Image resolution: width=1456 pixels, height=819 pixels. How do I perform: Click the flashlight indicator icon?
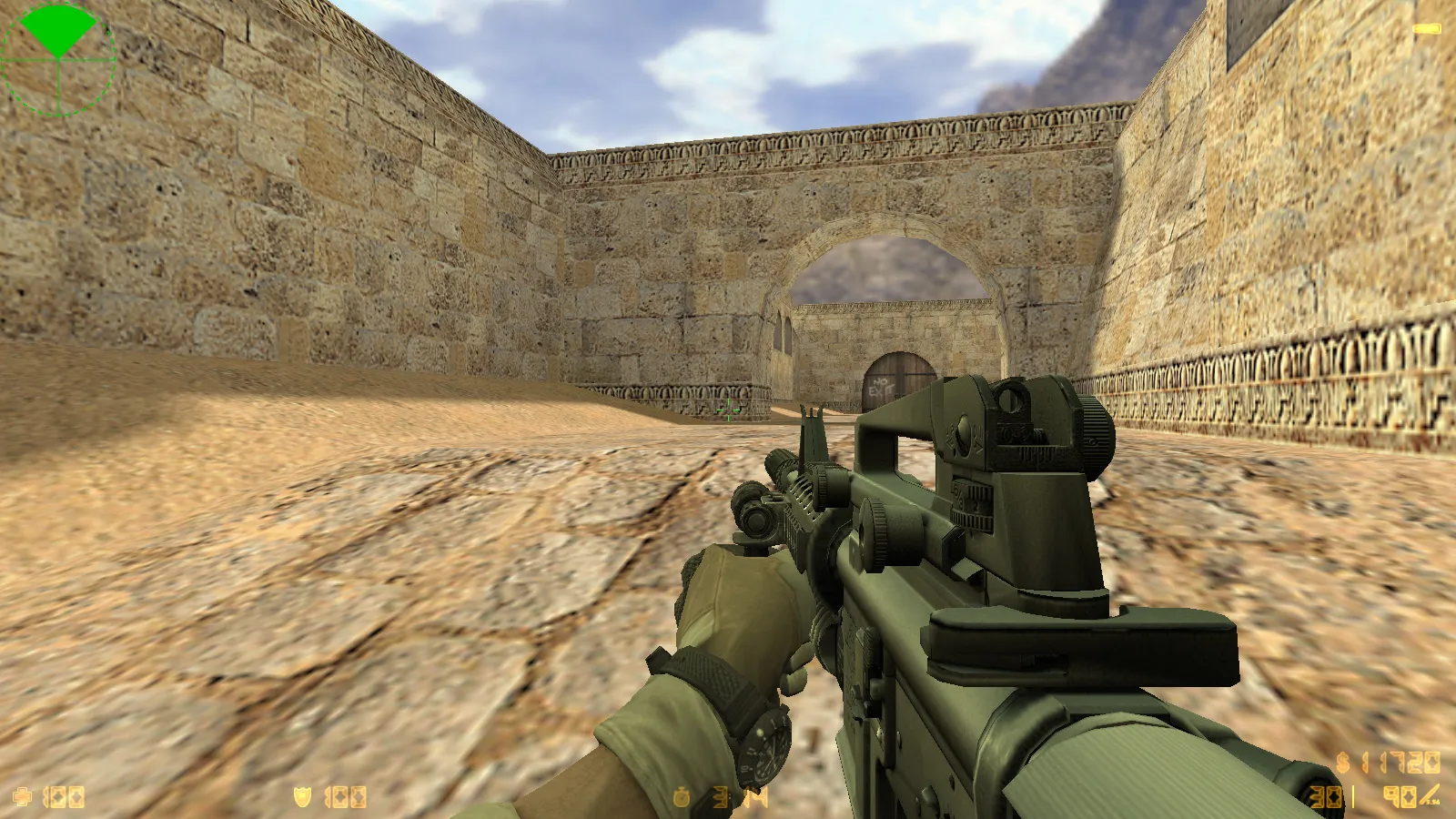pyautogui.click(x=1426, y=29)
